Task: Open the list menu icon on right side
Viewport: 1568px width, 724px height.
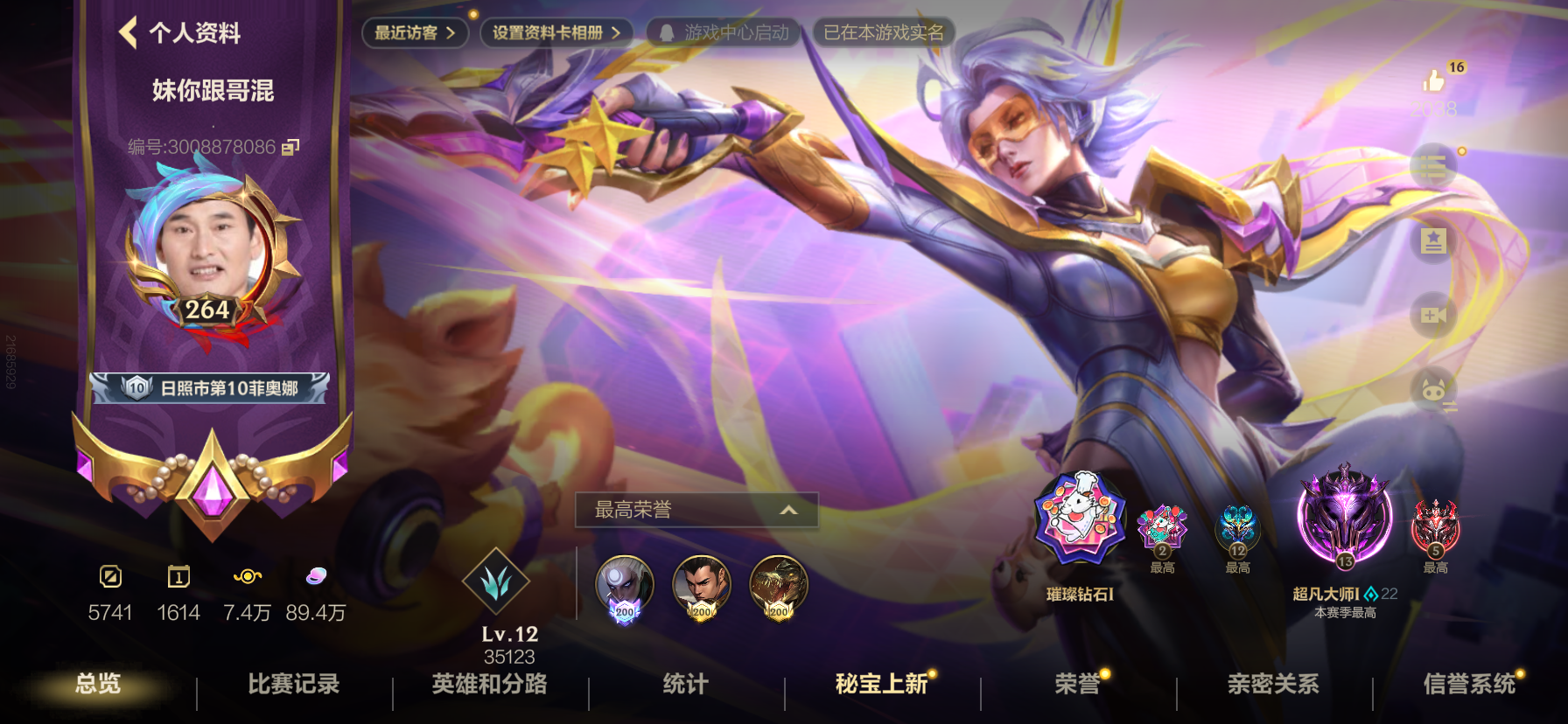Action: (x=1434, y=166)
